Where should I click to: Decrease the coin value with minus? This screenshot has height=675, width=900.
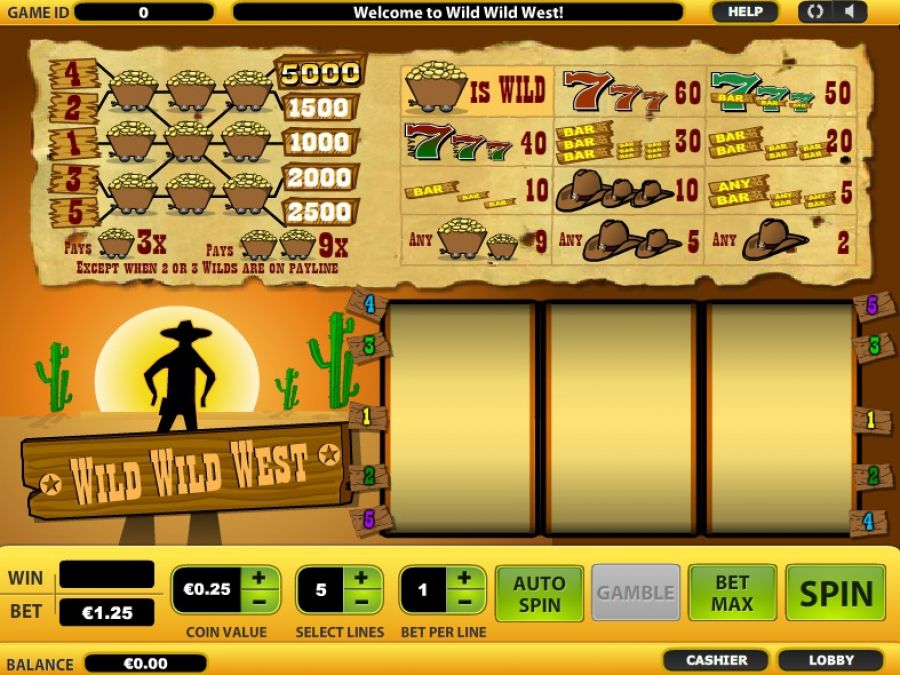259,601
